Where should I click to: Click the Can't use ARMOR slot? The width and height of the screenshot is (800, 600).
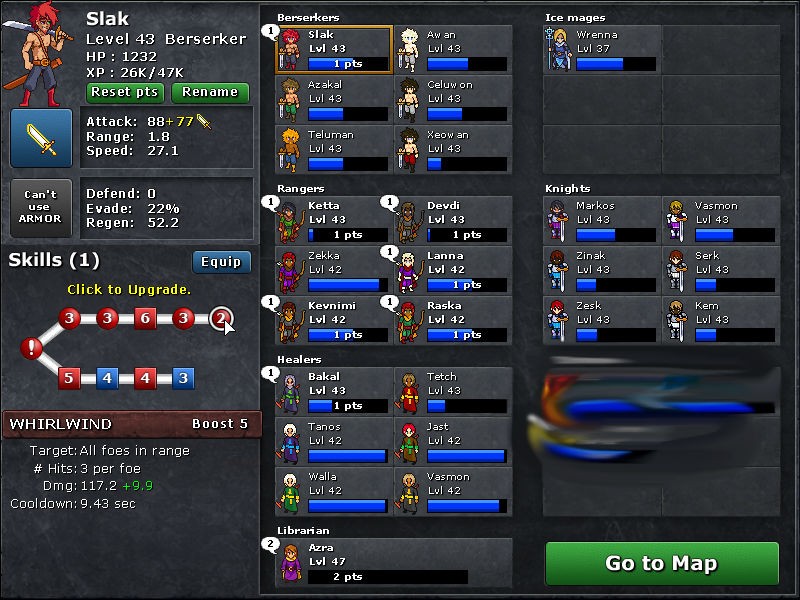point(41,208)
